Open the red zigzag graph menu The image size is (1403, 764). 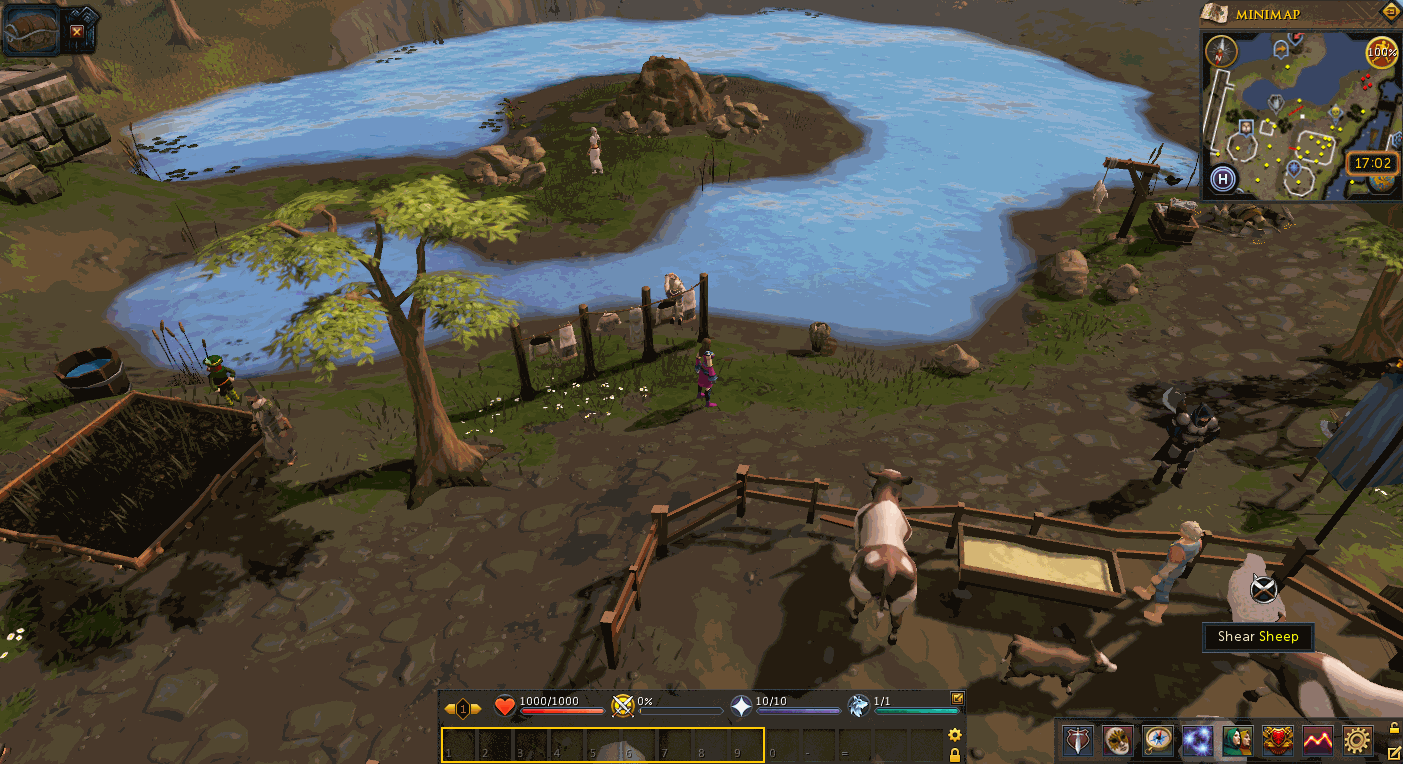click(x=1317, y=740)
